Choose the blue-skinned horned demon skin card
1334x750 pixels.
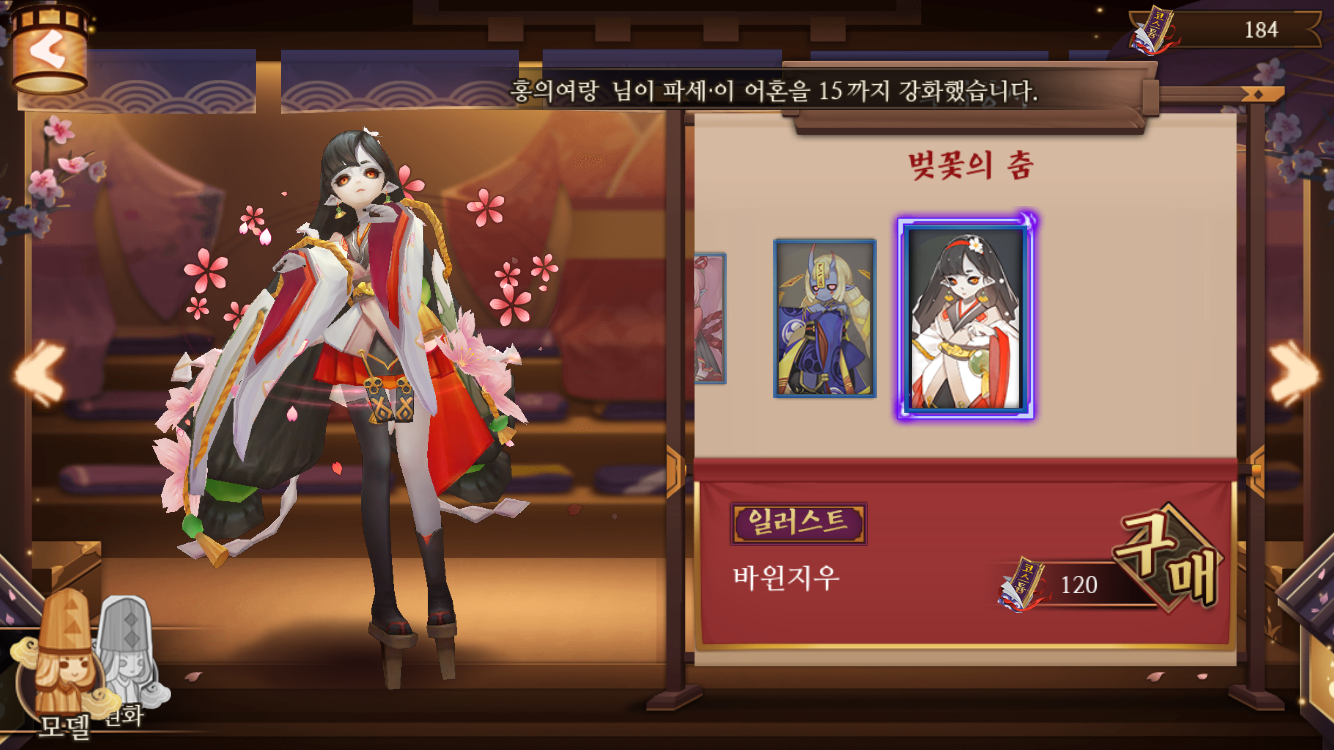(825, 318)
